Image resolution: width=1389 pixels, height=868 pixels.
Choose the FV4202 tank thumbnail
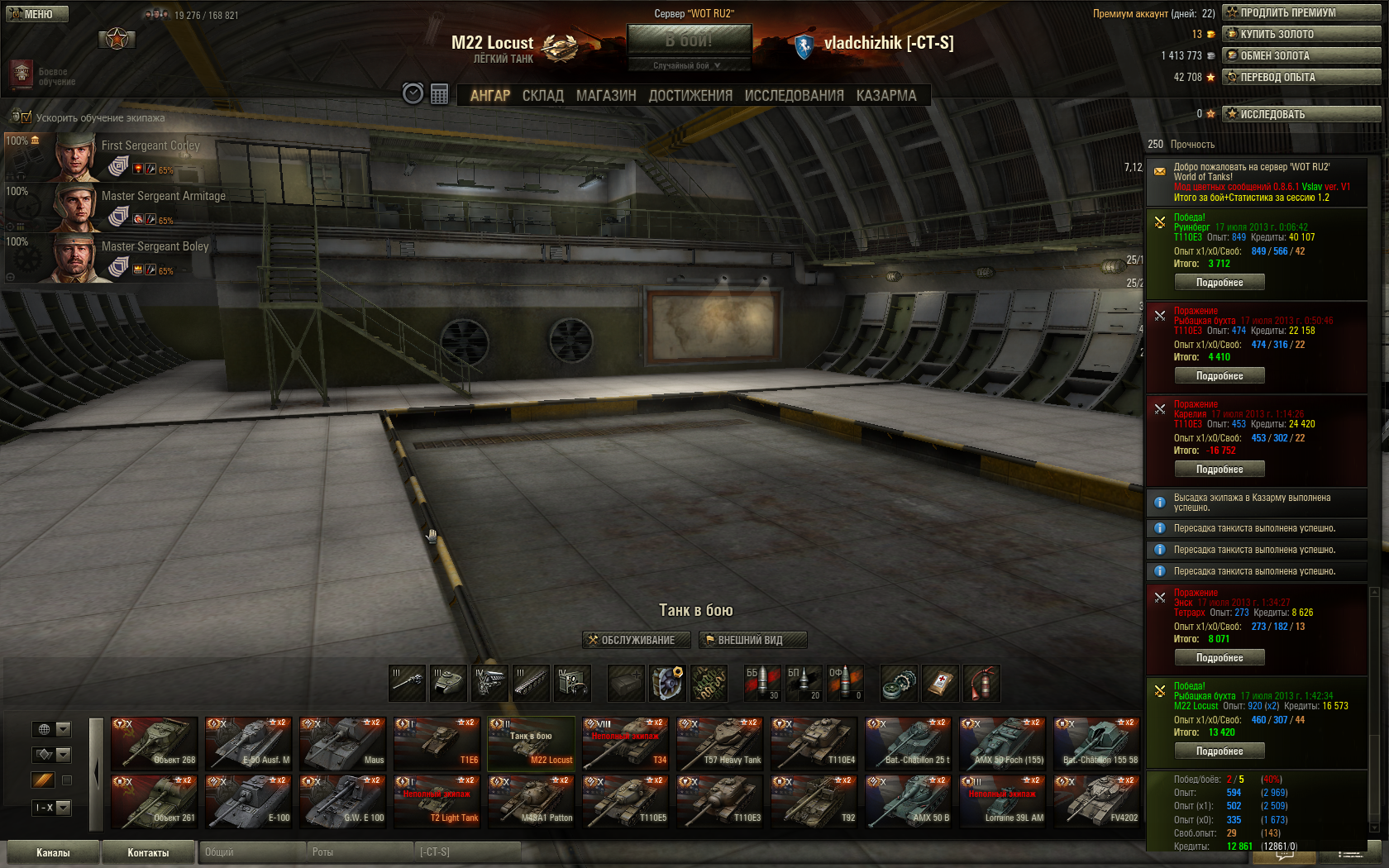[x=1097, y=801]
